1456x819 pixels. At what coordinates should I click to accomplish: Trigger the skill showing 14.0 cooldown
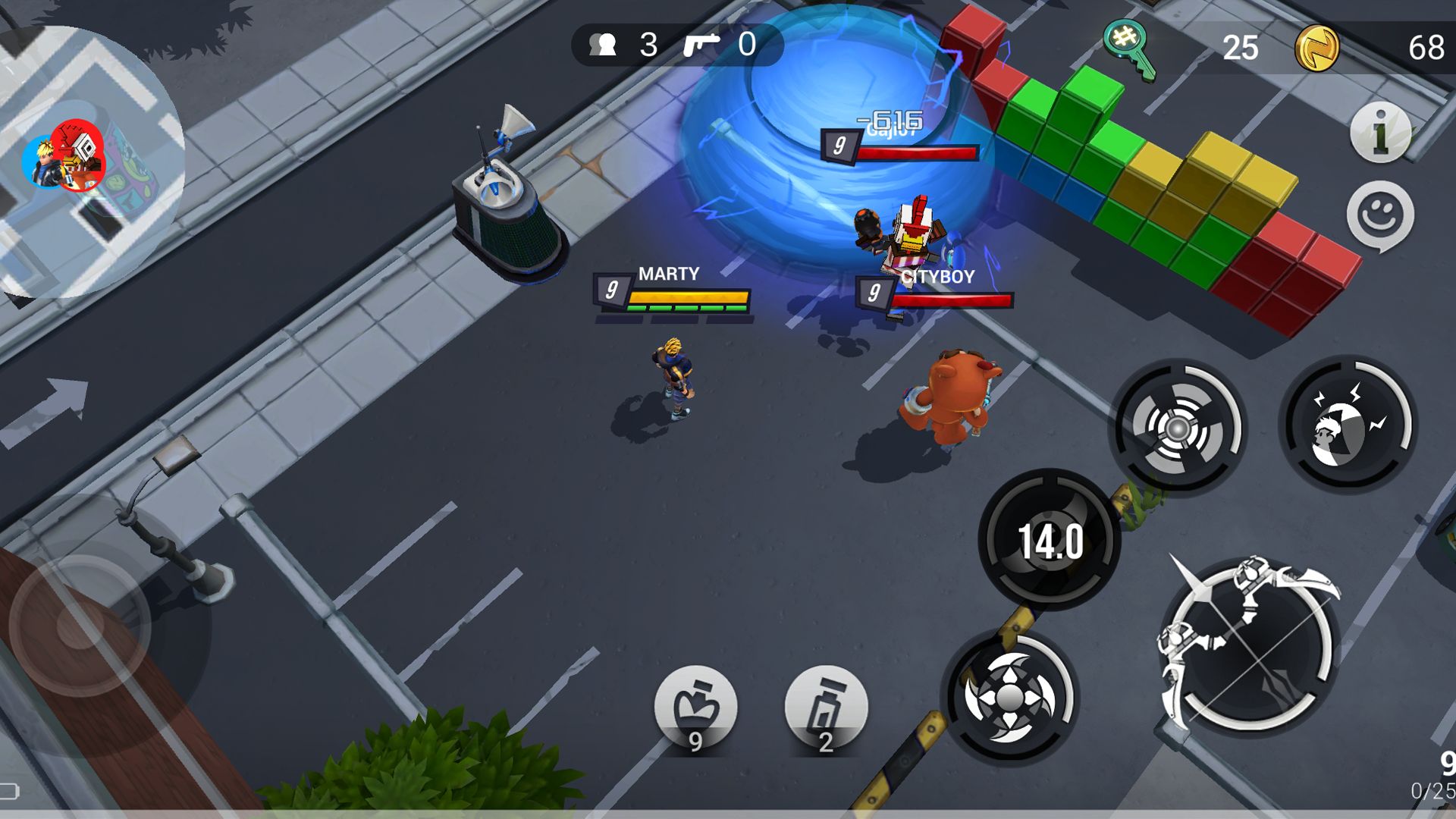point(1050,540)
